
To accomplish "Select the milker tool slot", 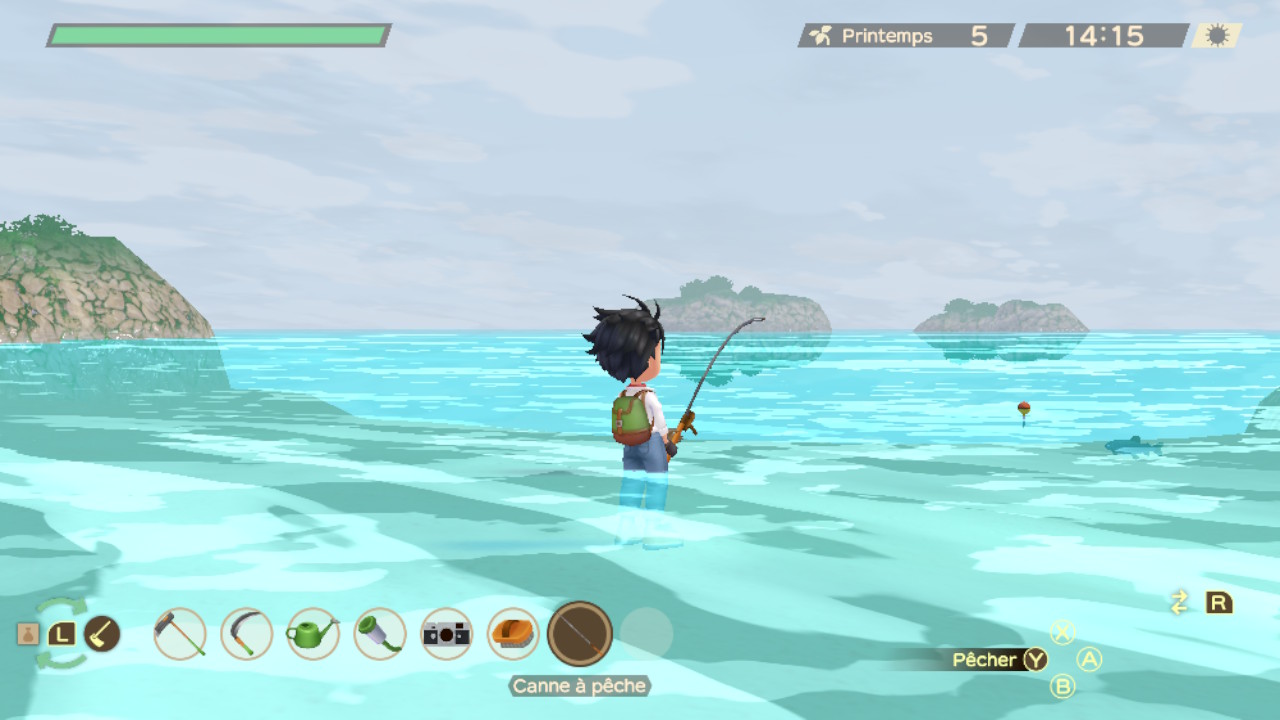I will click(x=380, y=633).
